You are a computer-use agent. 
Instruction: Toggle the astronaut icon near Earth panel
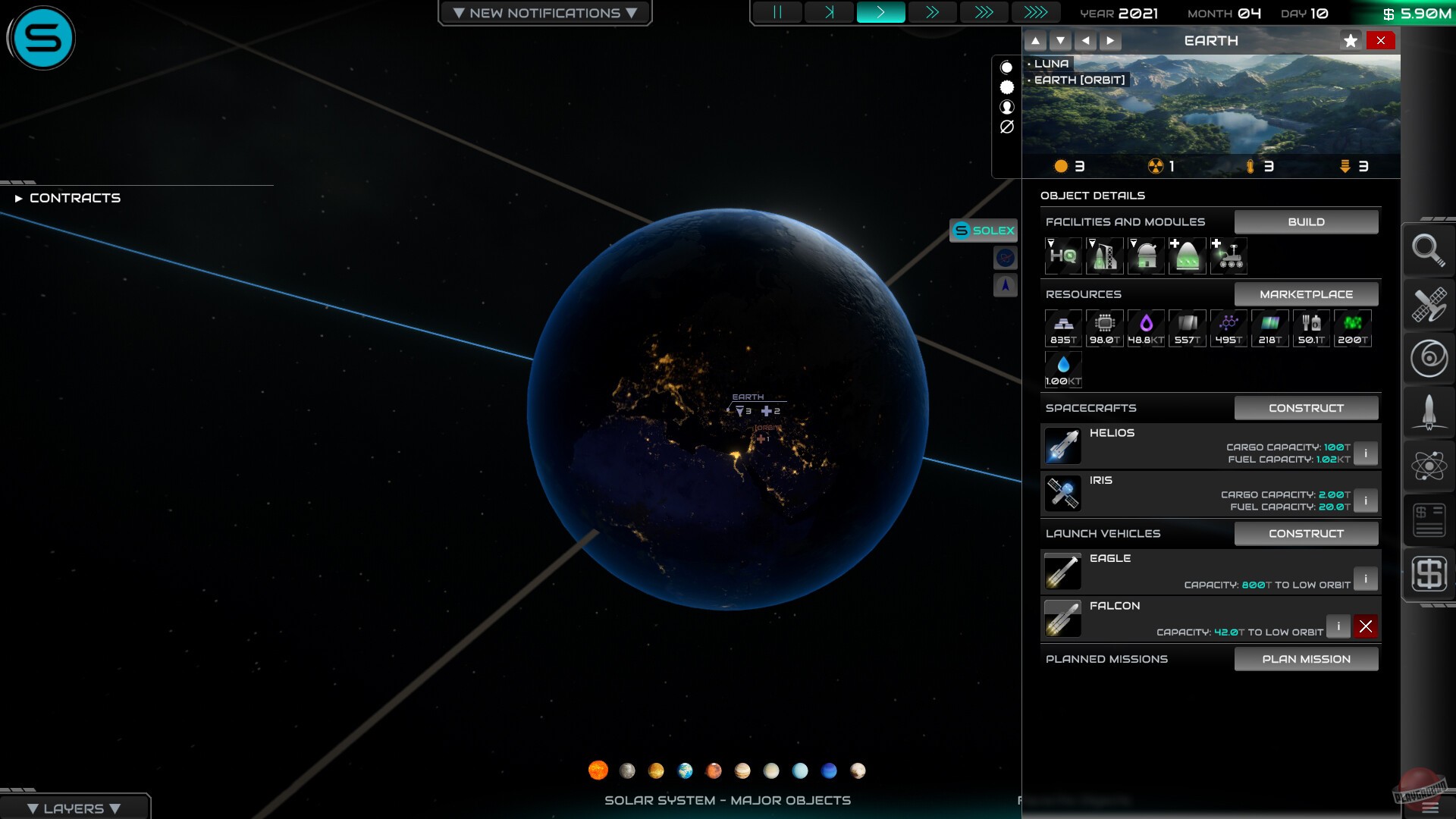(x=1006, y=107)
